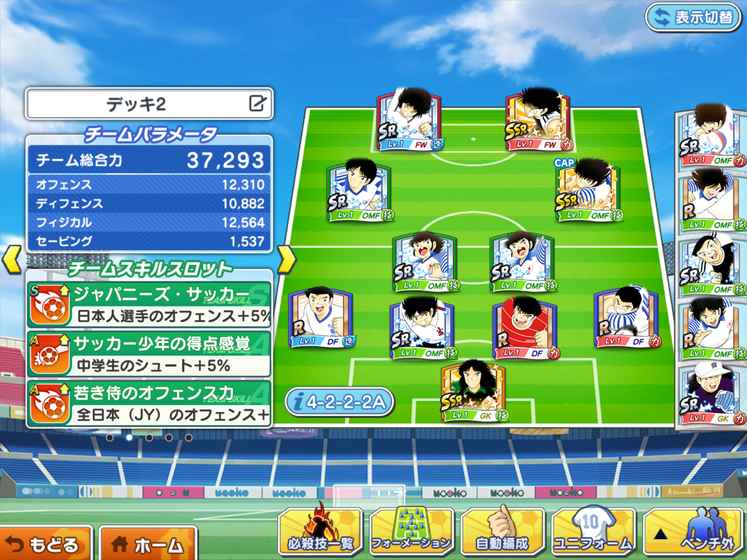Select the 若き侍のオフェンス力 team skill slot
Viewport: 747px width, 560px height.
[150, 404]
